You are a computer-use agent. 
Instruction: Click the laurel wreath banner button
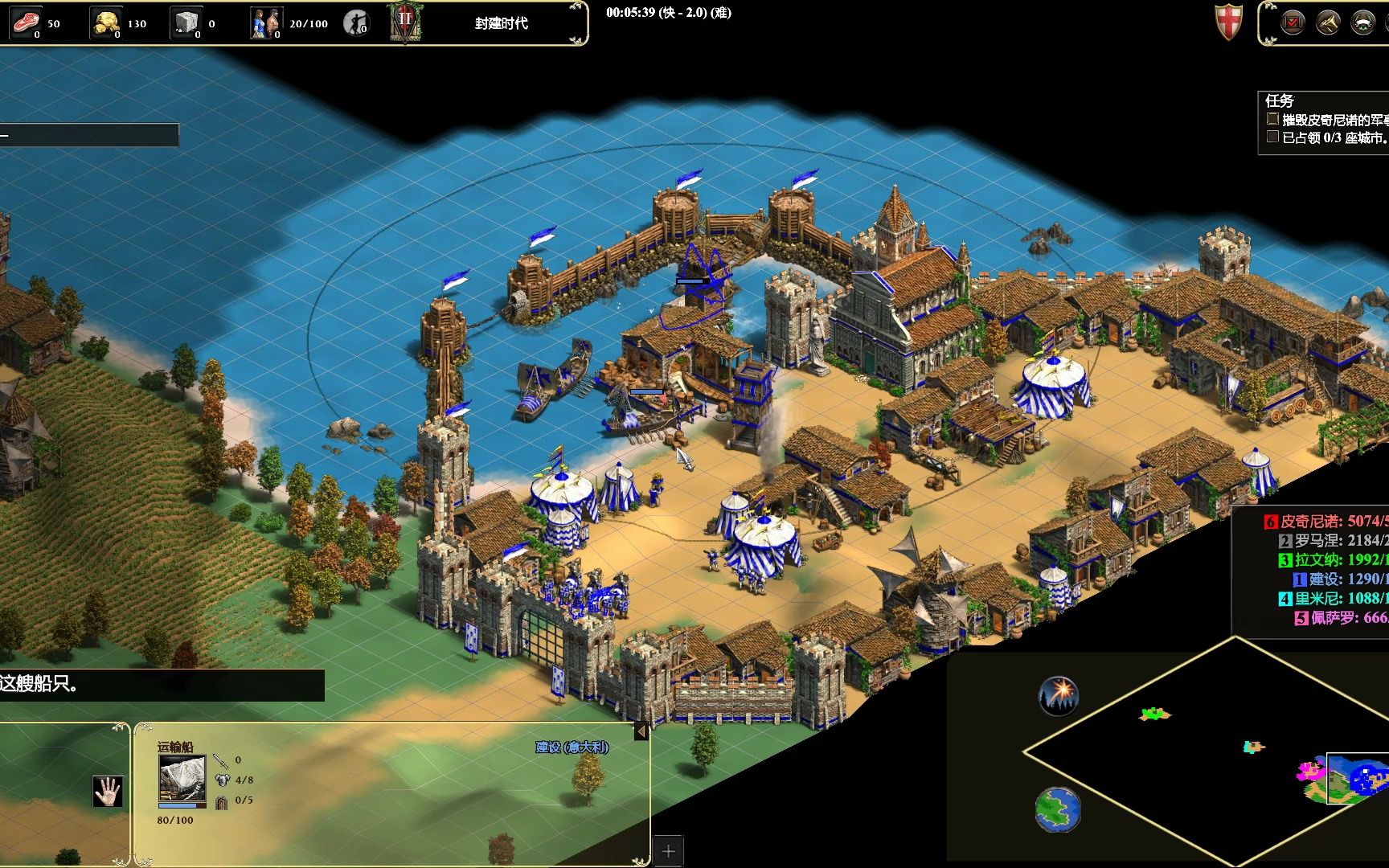click(x=1362, y=23)
